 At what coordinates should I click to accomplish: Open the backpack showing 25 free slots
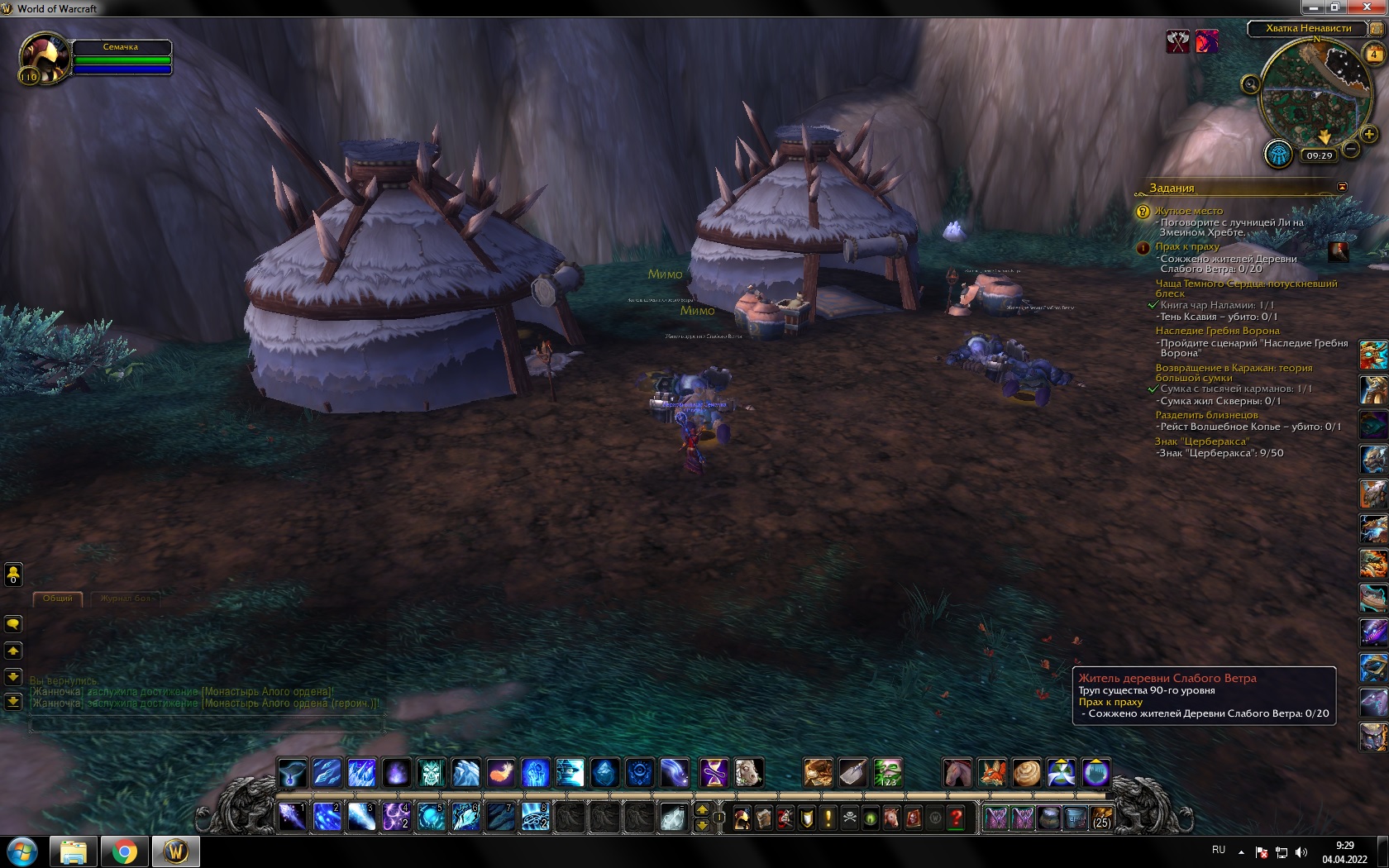tap(1101, 818)
